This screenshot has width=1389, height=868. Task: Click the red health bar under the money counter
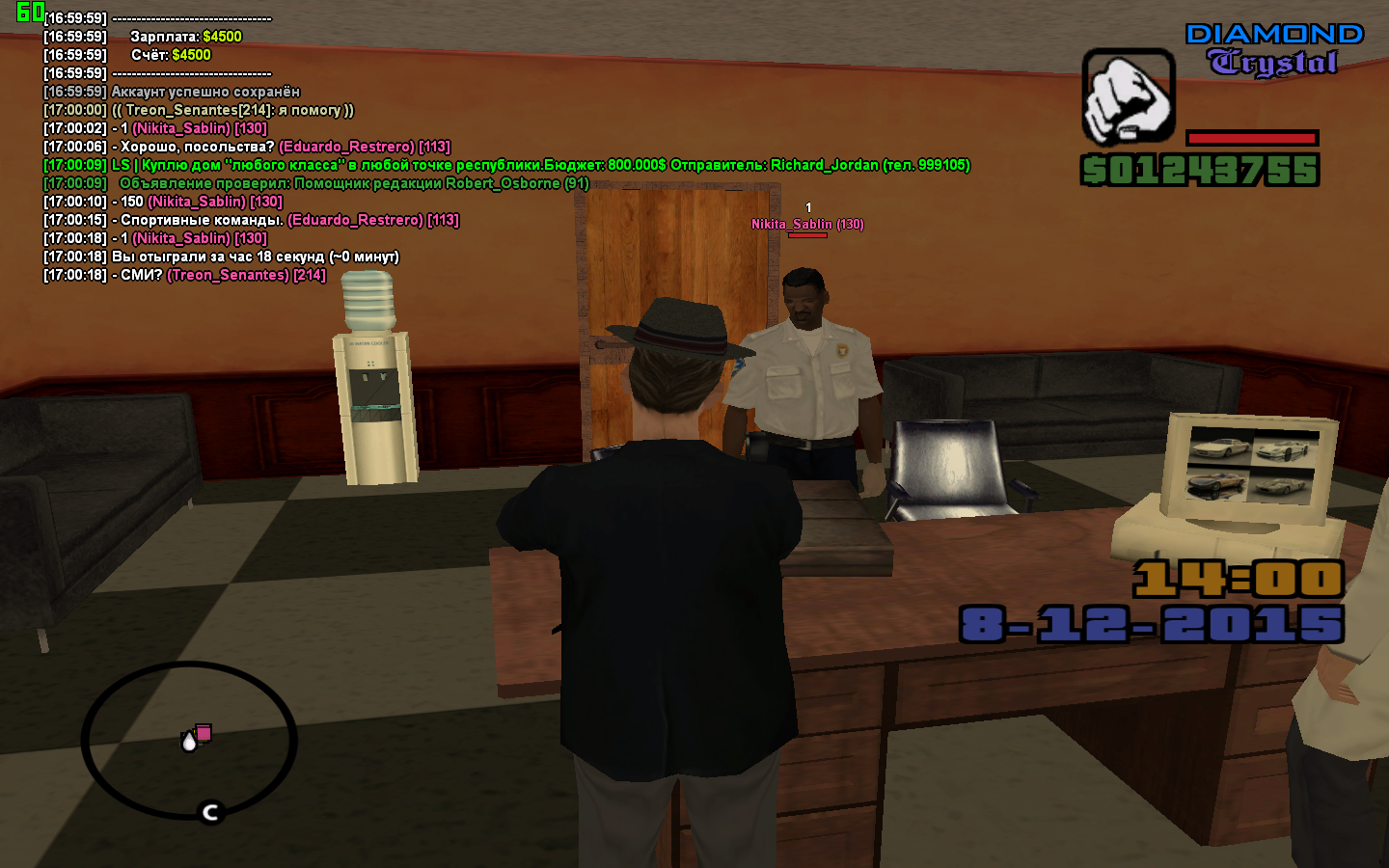[x=1250, y=137]
